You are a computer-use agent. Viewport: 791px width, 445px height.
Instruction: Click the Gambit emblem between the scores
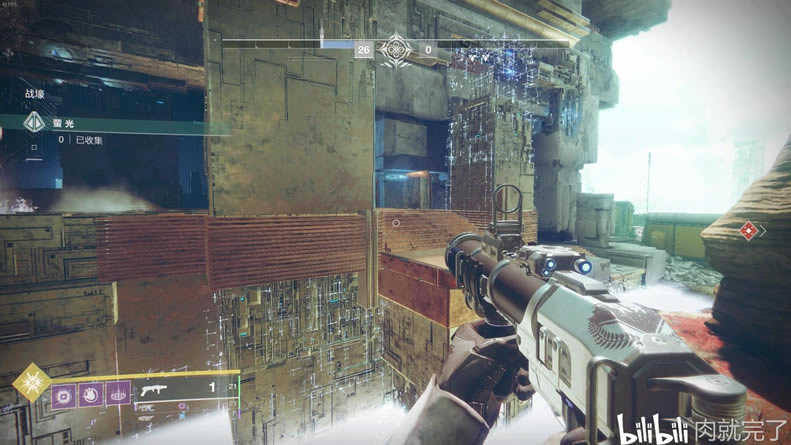tap(396, 48)
